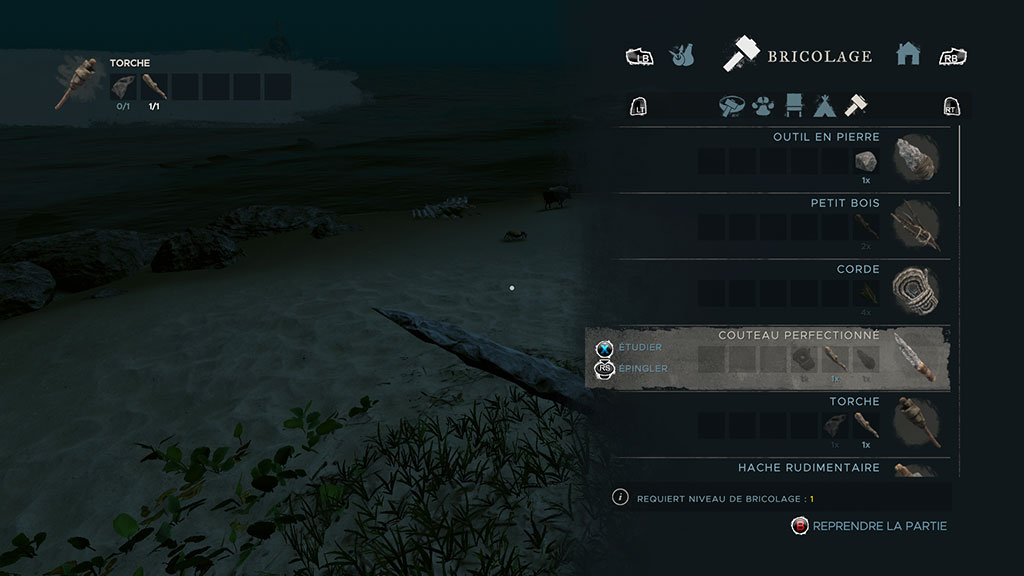Click the stone ingredient in Outil en pierre
Viewport: 1024px width, 576px height.
pyautogui.click(x=866, y=161)
